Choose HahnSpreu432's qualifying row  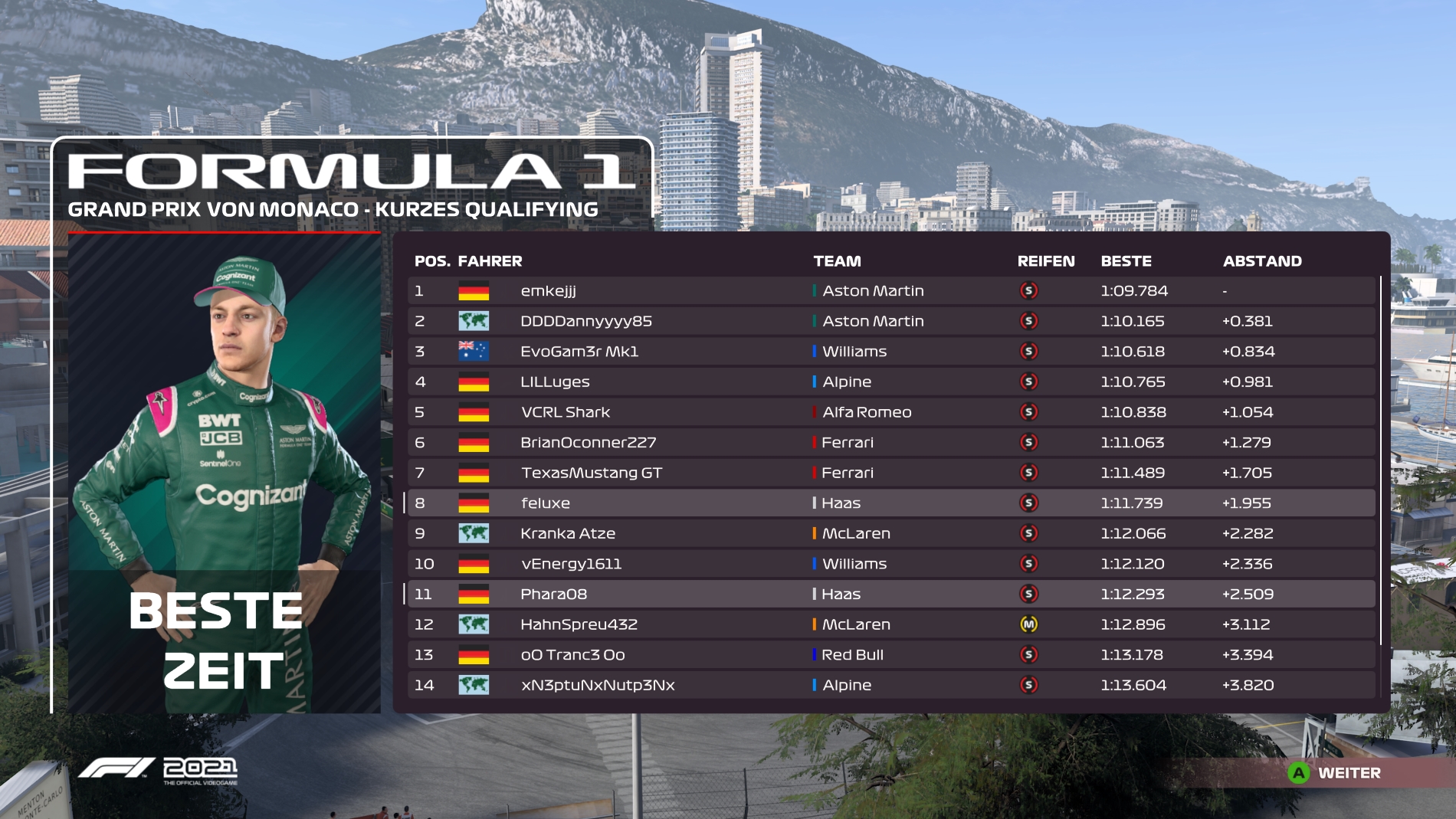tap(889, 624)
